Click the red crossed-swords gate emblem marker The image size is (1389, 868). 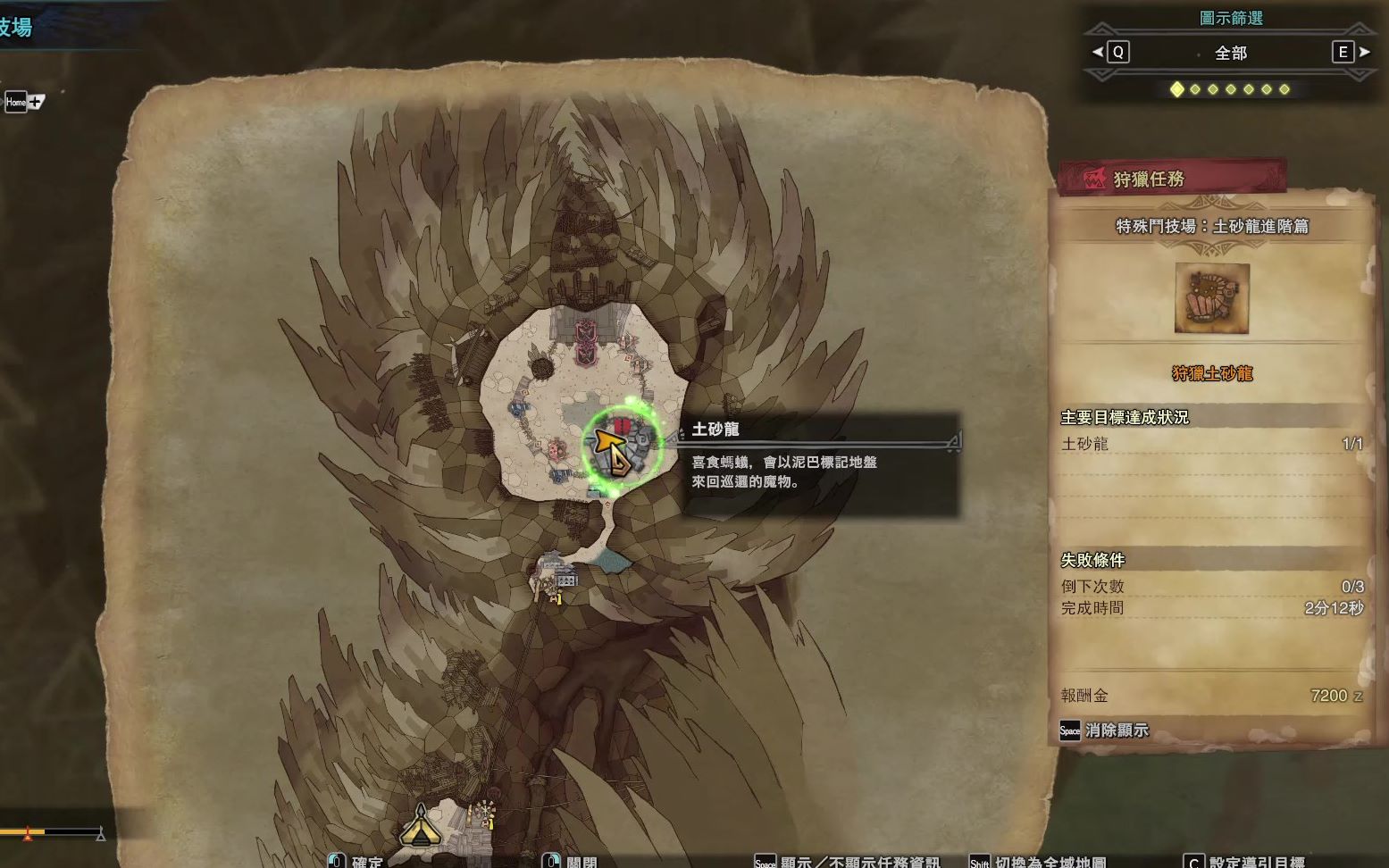tap(584, 342)
